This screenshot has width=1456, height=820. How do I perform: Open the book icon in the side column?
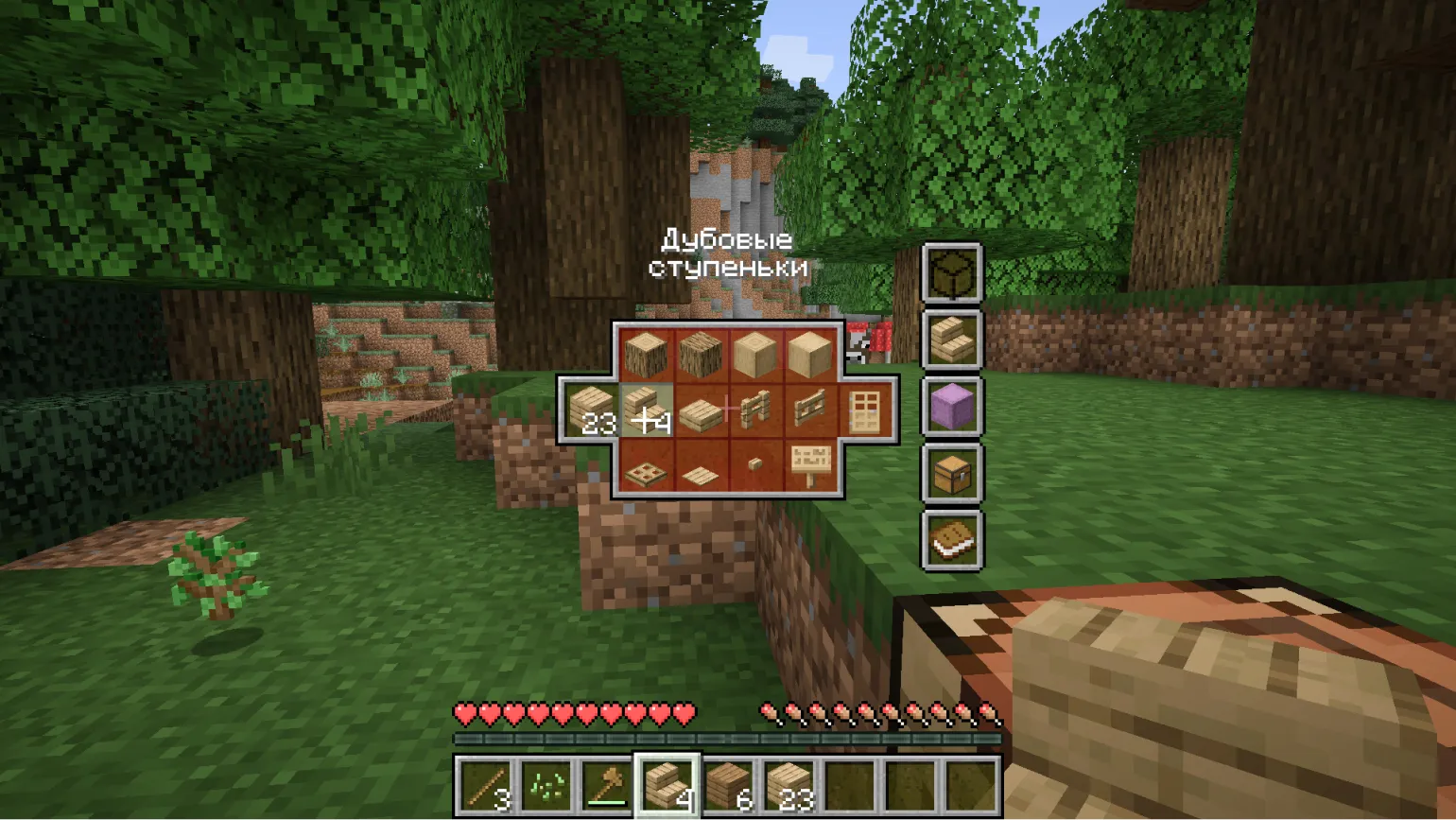coord(952,539)
